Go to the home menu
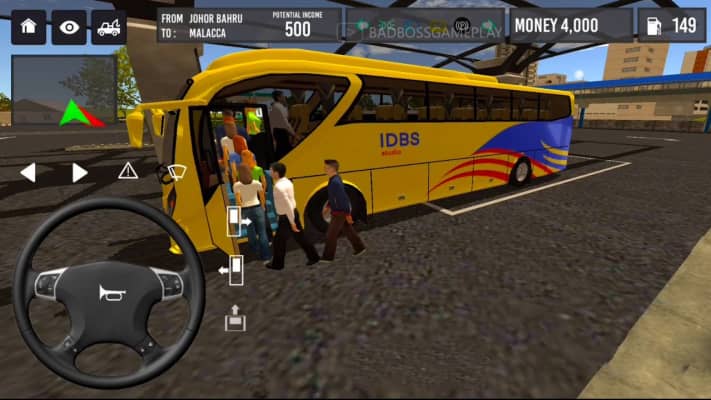 (28, 27)
